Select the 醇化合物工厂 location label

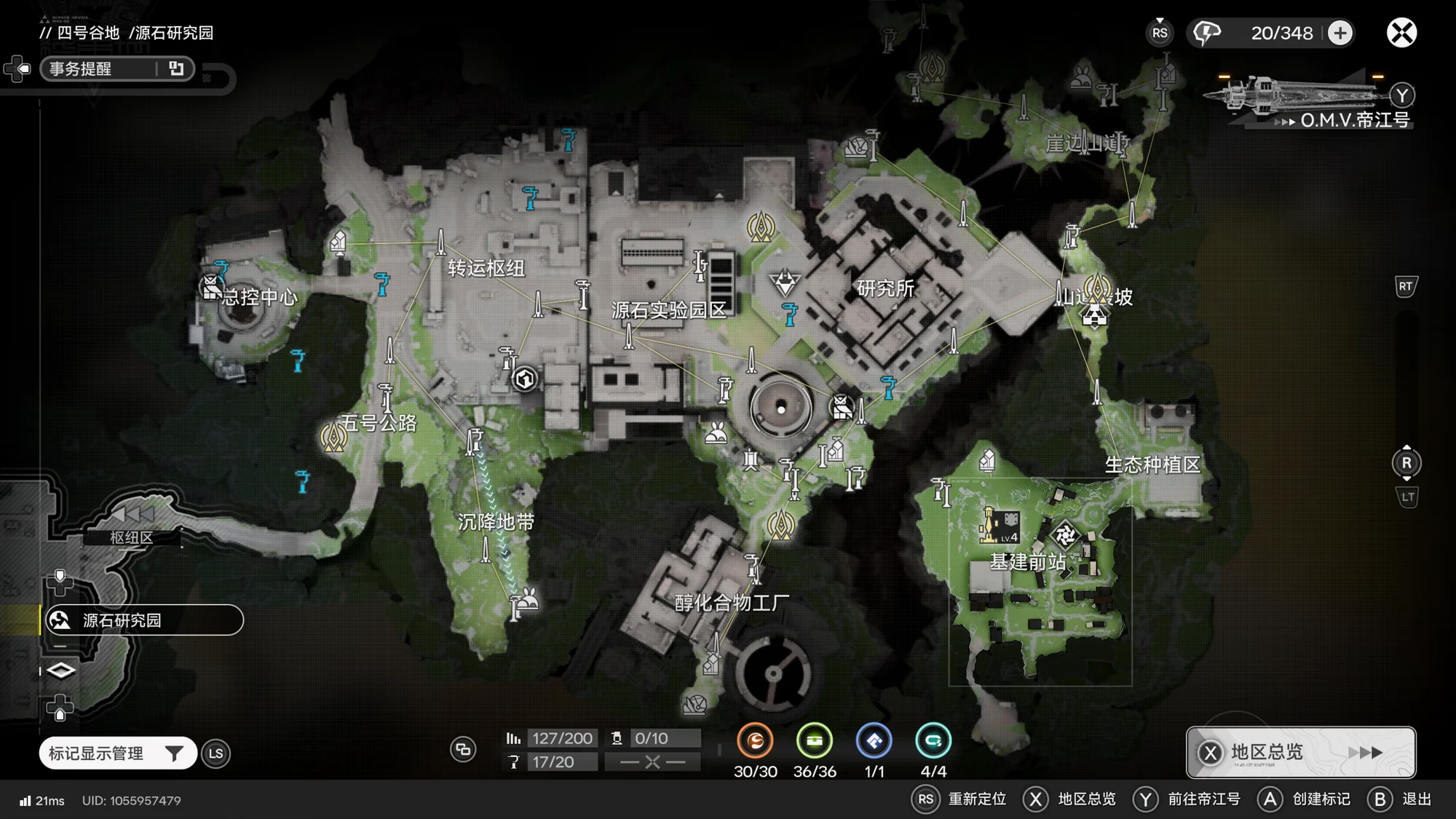pos(731,603)
